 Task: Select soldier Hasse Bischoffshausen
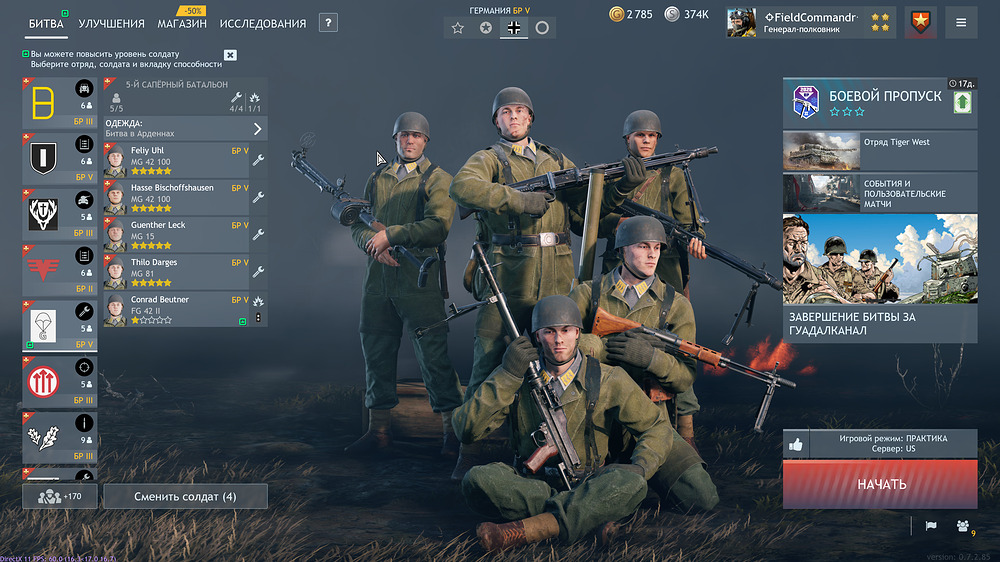click(175, 196)
